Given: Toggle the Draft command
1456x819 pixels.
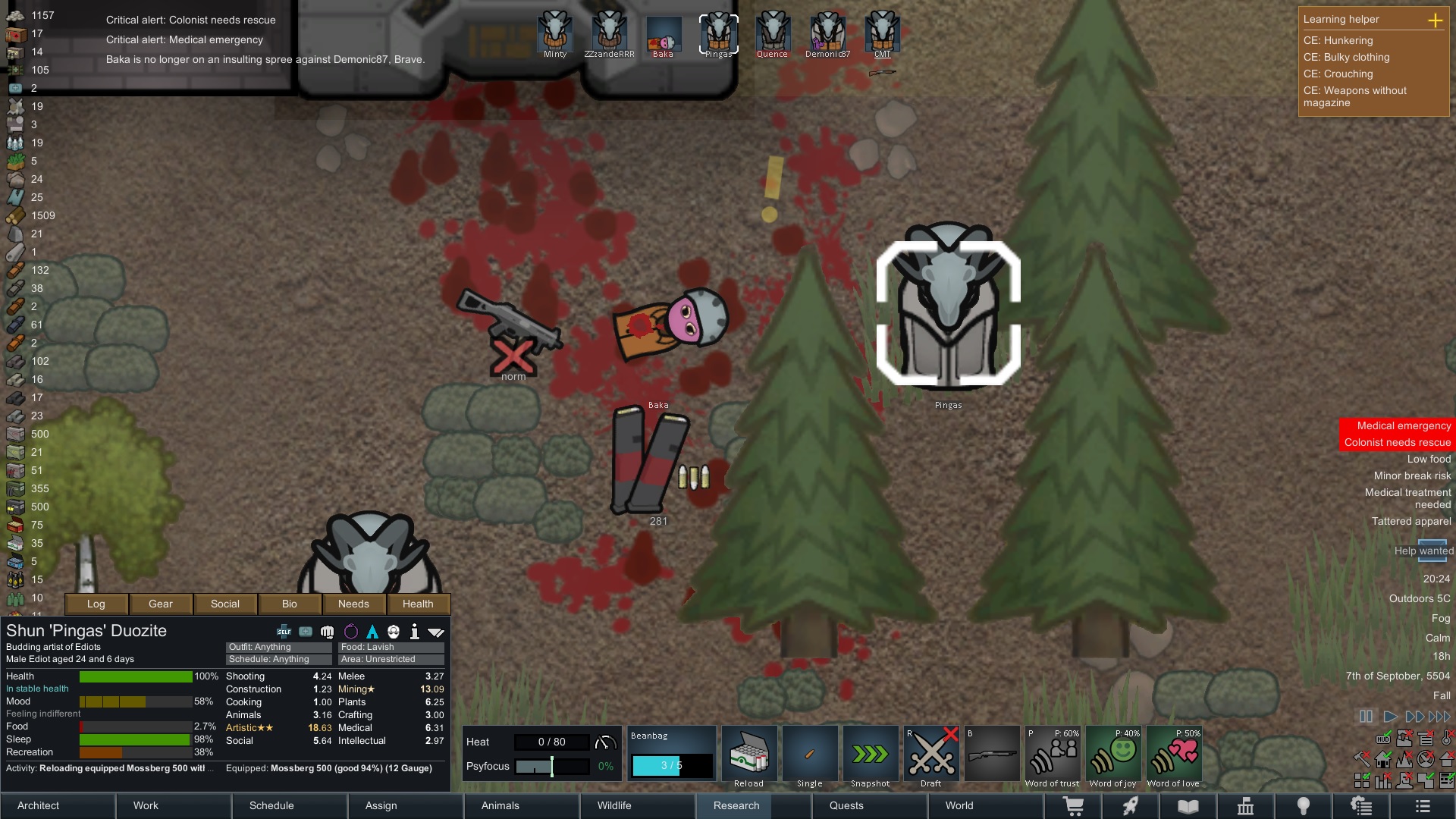Looking at the screenshot, I should tap(931, 755).
